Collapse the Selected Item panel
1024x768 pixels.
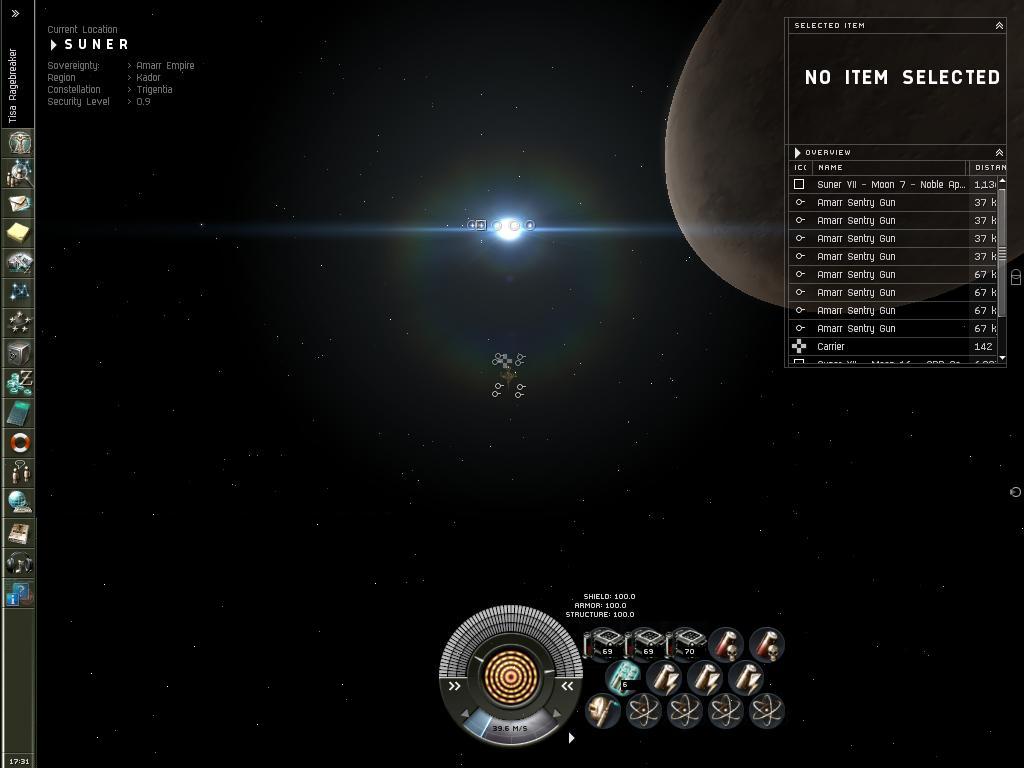pyautogui.click(x=998, y=25)
